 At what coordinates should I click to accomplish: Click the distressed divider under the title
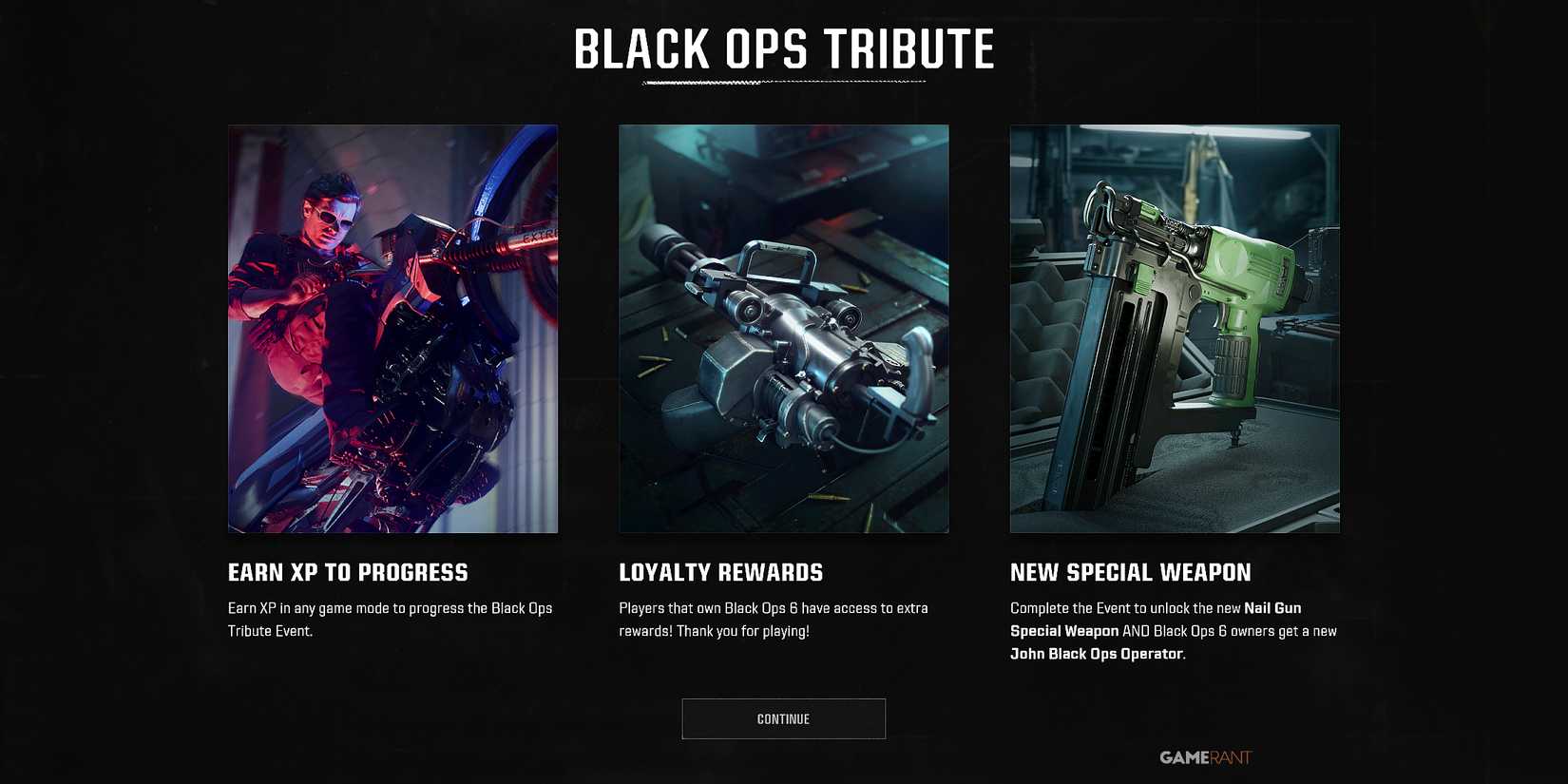pyautogui.click(x=783, y=84)
